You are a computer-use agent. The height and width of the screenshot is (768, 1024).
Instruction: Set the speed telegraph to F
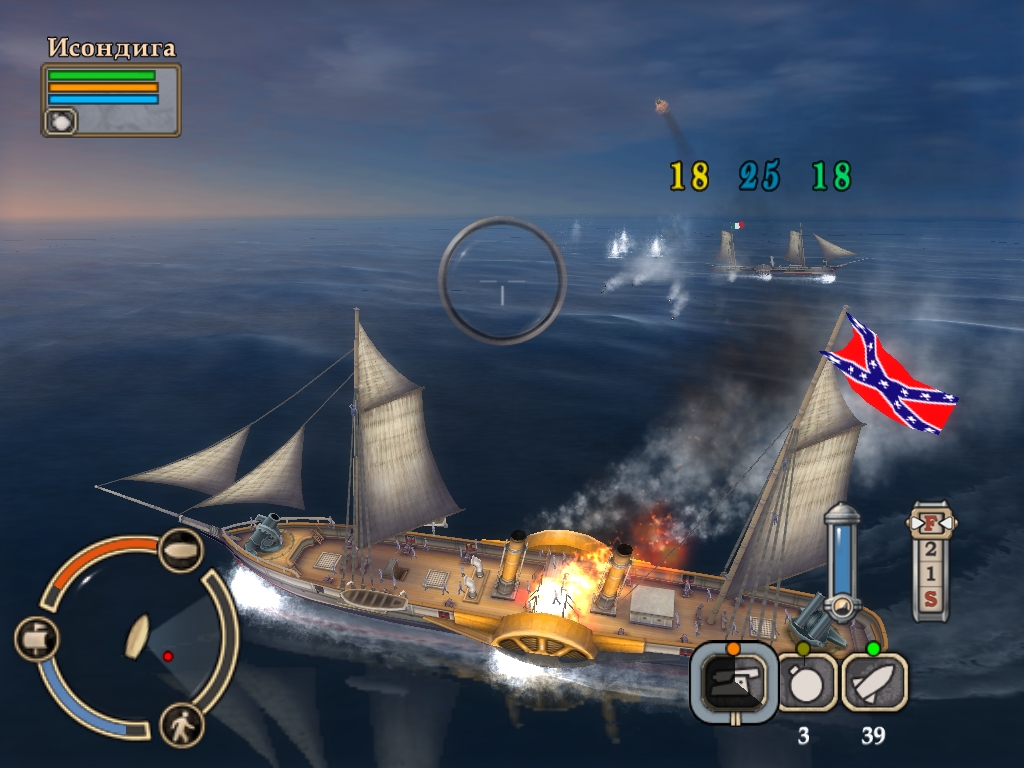[931, 524]
